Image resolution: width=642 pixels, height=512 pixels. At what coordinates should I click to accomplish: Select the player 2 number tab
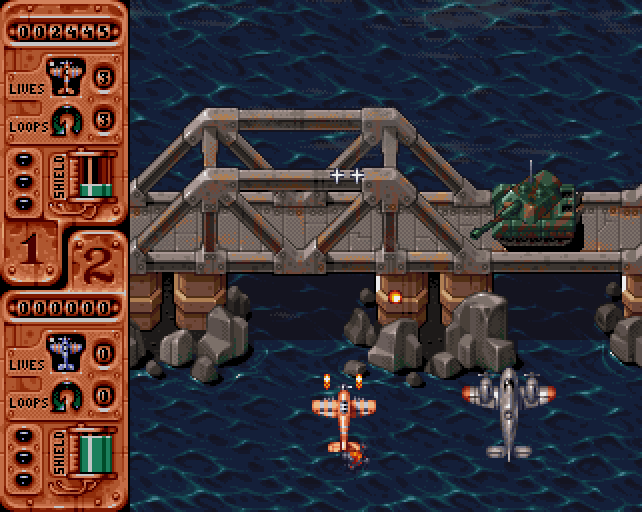96,262
